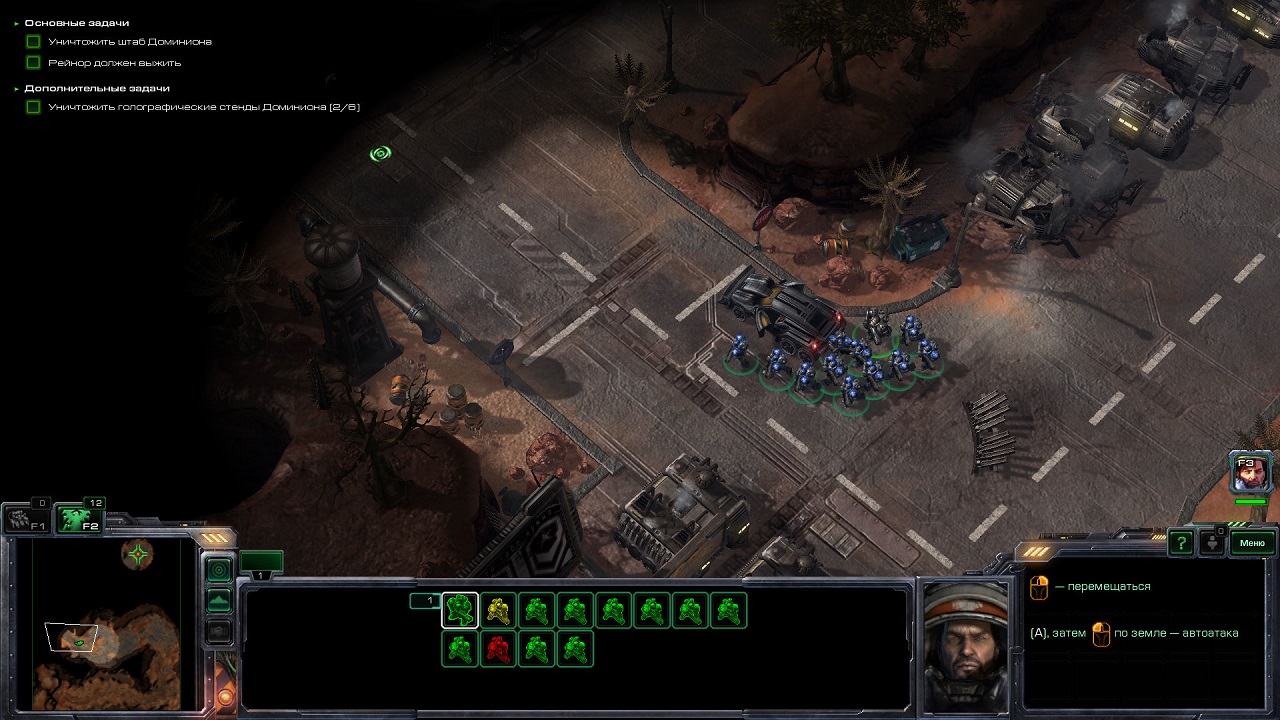Select the white-highlighted first marine wireframe
This screenshot has height=720, width=1280.
[x=460, y=610]
